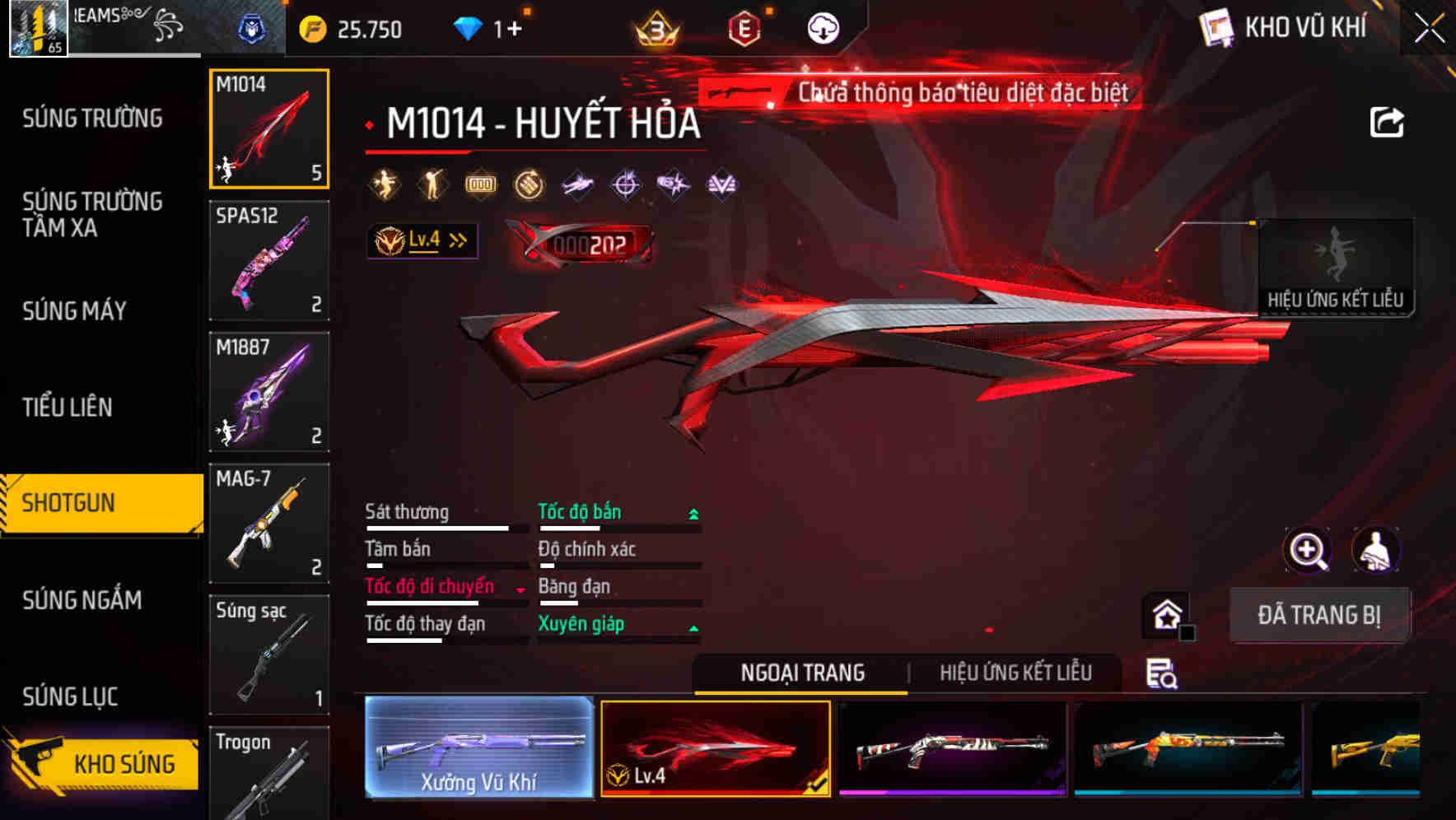1456x820 pixels.
Task: Click the crosshair accuracy perk icon
Action: [624, 183]
